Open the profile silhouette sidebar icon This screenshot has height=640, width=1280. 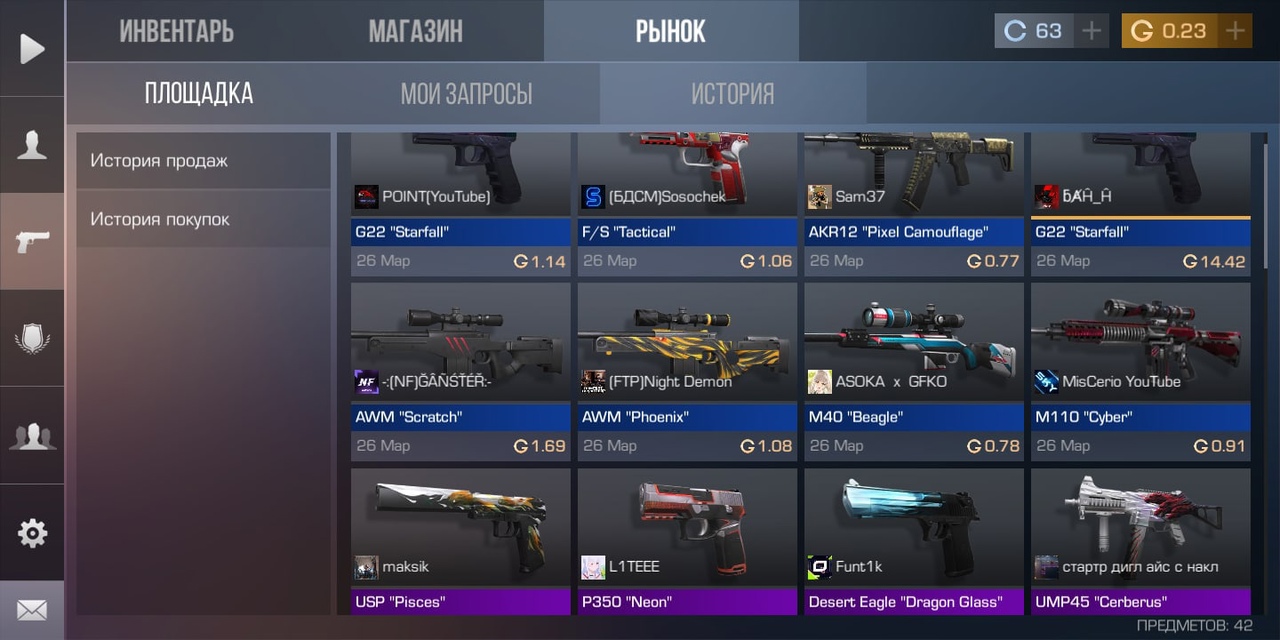pos(32,145)
